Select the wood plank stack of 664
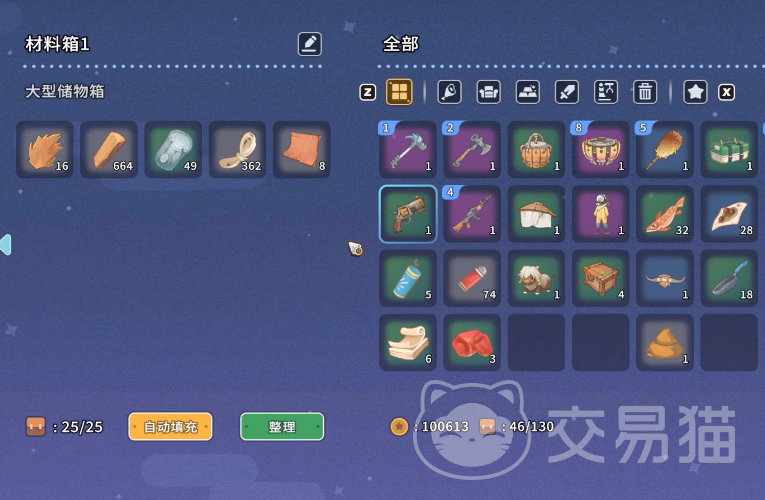The width and height of the screenshot is (765, 500). point(109,150)
